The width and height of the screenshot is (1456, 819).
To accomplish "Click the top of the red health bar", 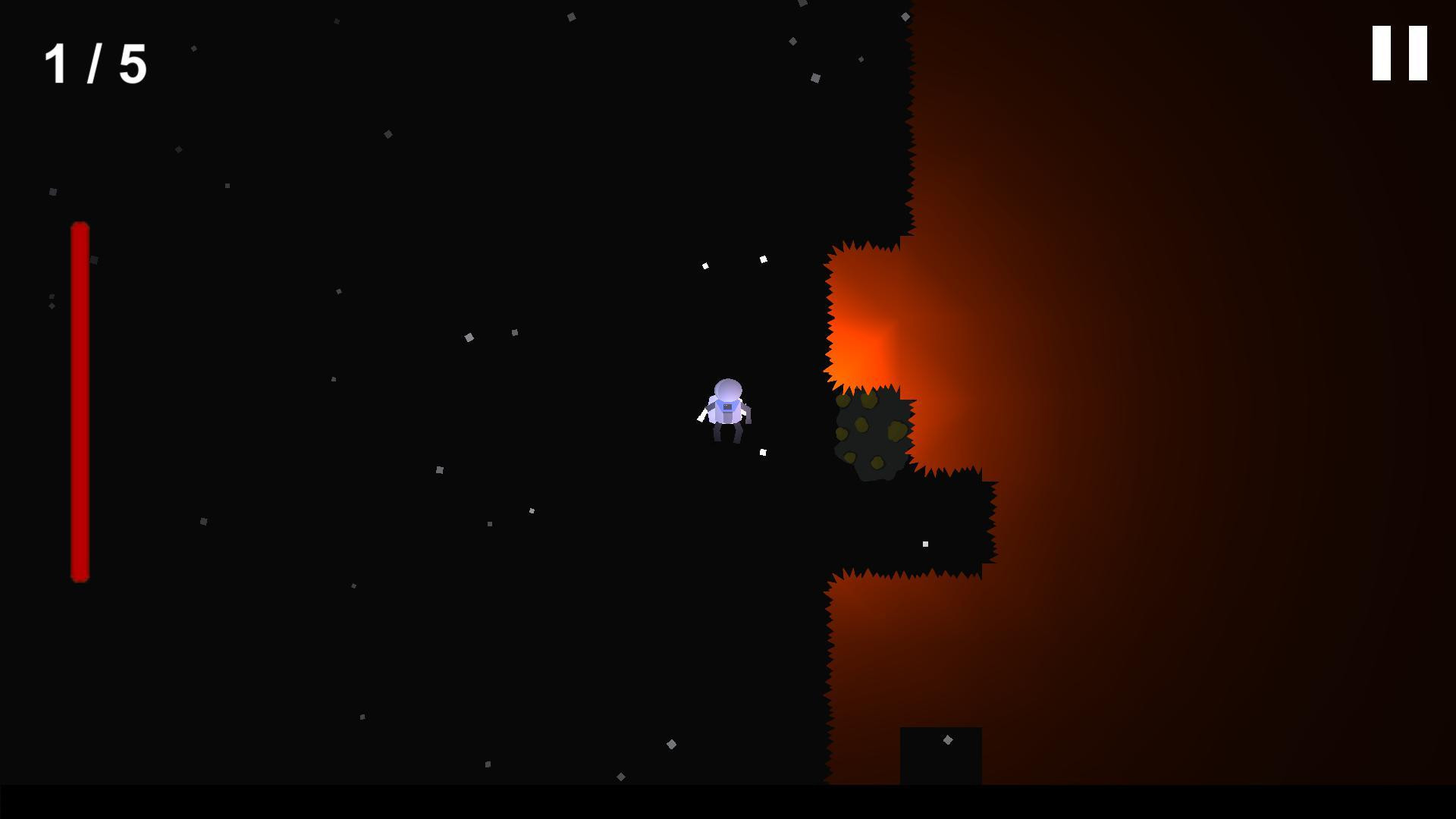I will pos(80,227).
